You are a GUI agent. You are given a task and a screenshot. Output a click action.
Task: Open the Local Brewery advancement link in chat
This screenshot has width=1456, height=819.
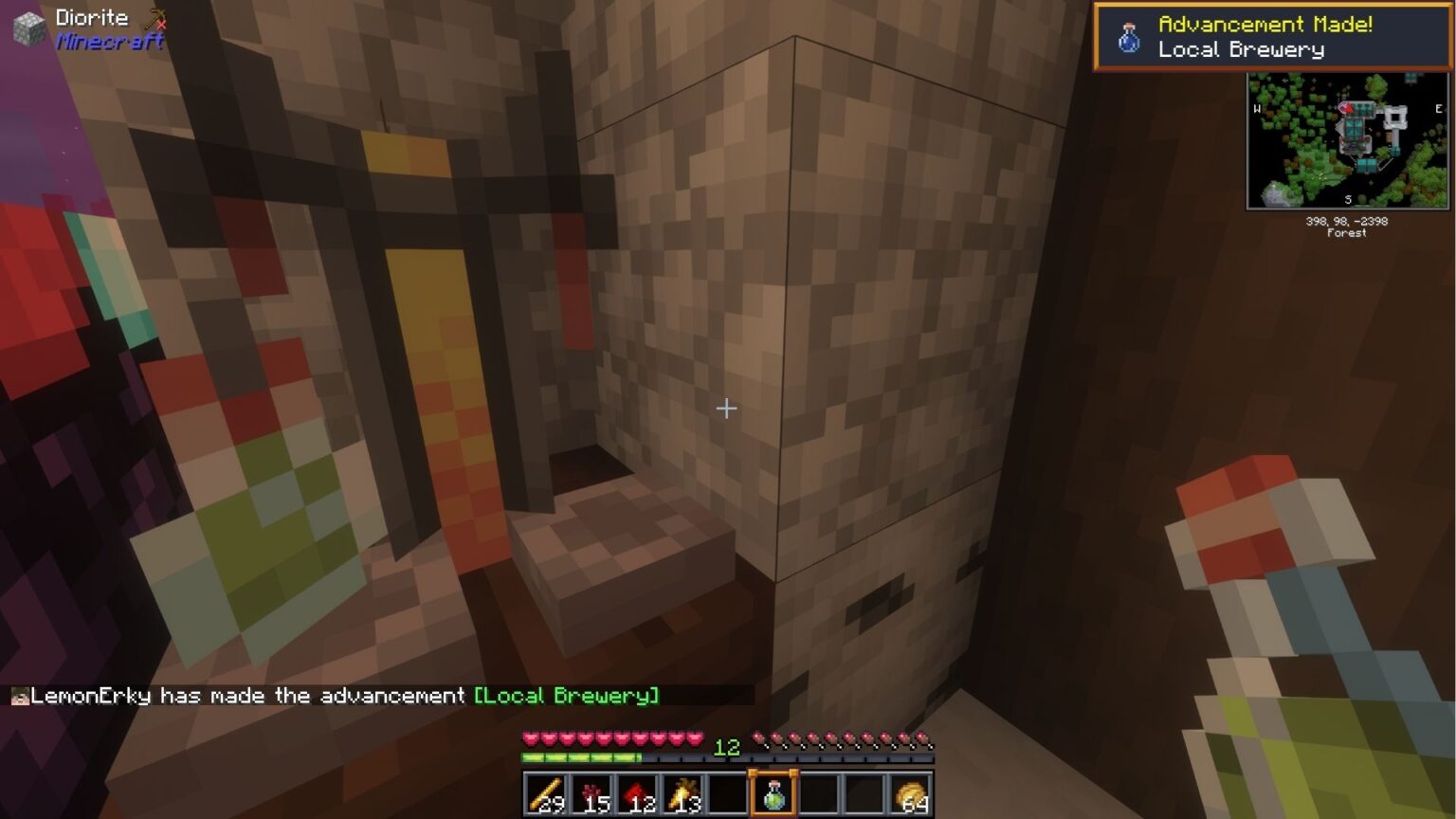pos(565,695)
